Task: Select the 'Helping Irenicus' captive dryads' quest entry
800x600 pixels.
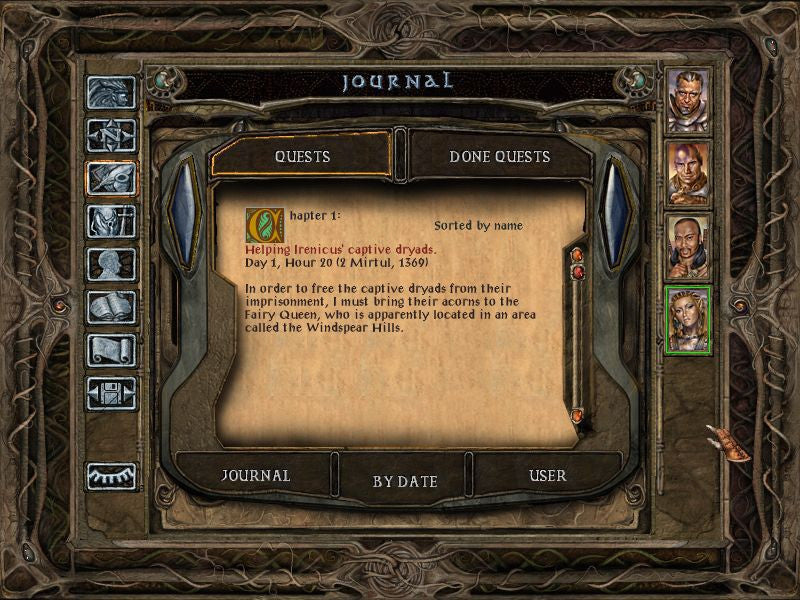Action: 340,249
